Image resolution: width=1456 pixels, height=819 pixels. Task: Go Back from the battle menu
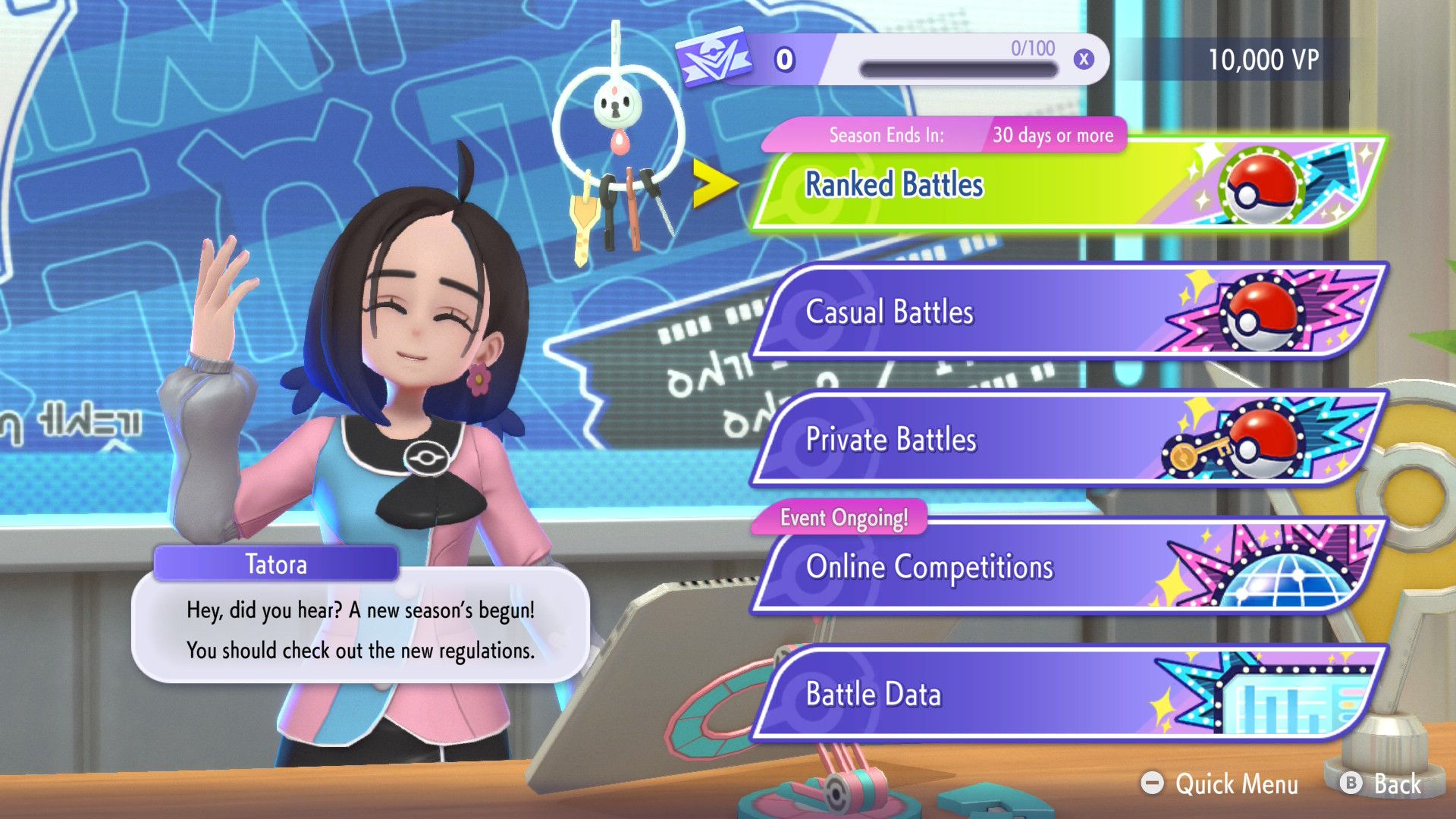[1382, 783]
